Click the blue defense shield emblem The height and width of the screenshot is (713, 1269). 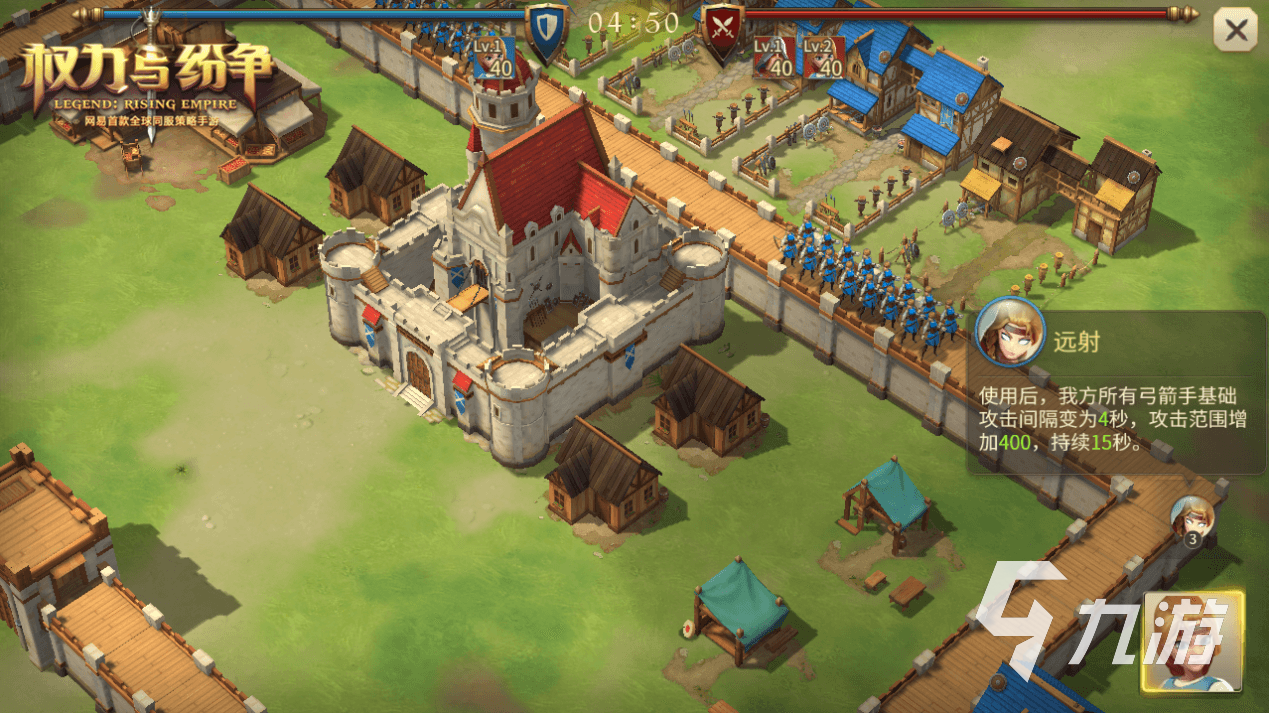pos(545,31)
